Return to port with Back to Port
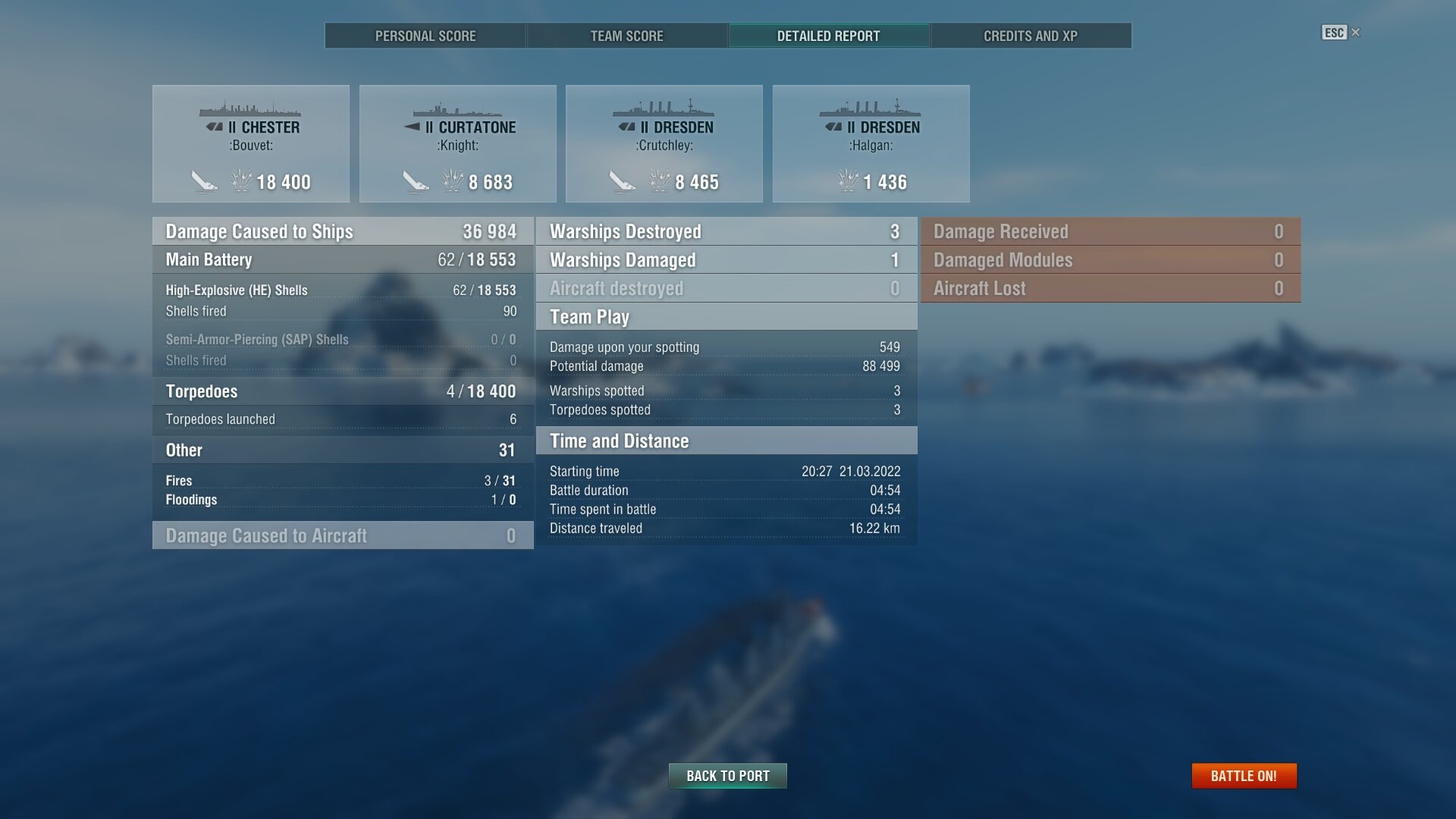The image size is (1456, 819). pos(727,776)
